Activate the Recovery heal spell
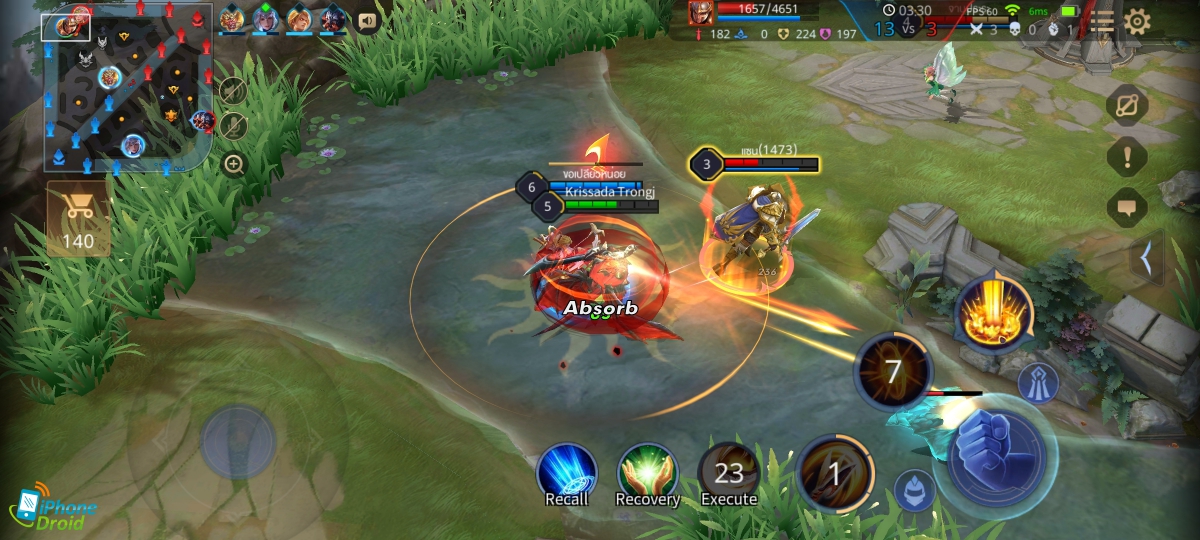1200x540 pixels. click(648, 474)
